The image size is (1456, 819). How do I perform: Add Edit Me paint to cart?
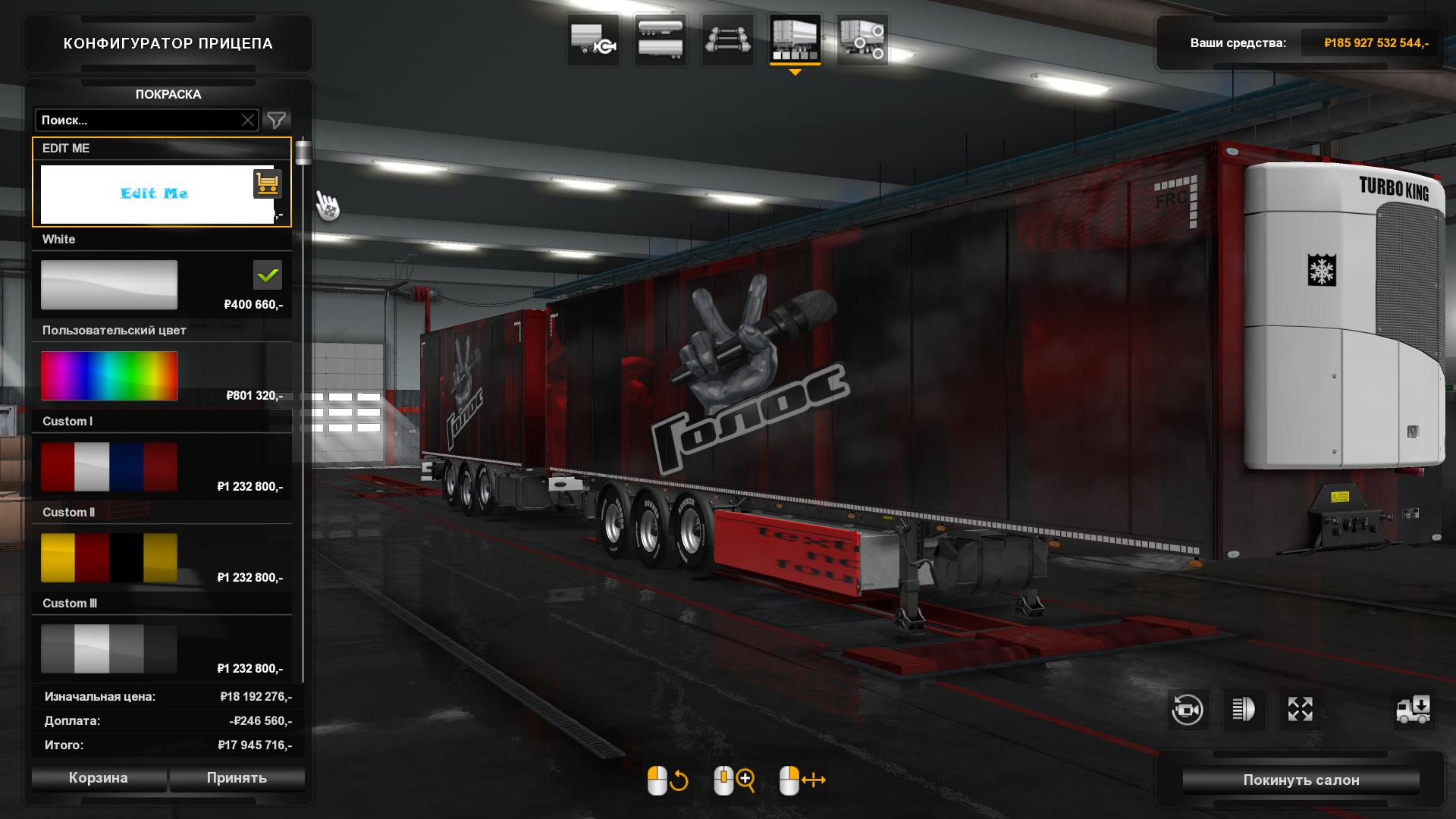click(x=267, y=184)
